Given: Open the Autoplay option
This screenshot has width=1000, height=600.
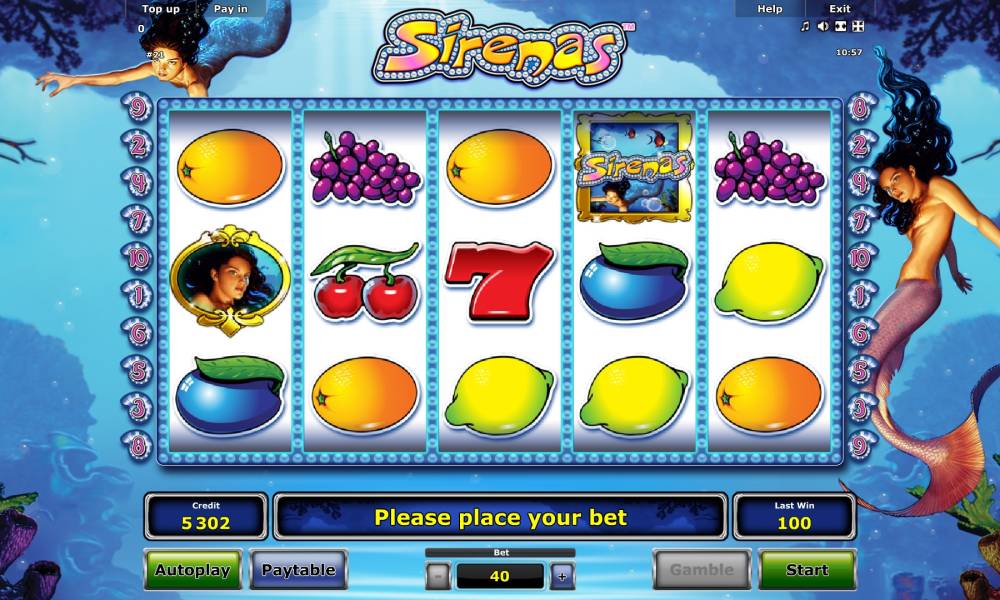Looking at the screenshot, I should tap(192, 570).
